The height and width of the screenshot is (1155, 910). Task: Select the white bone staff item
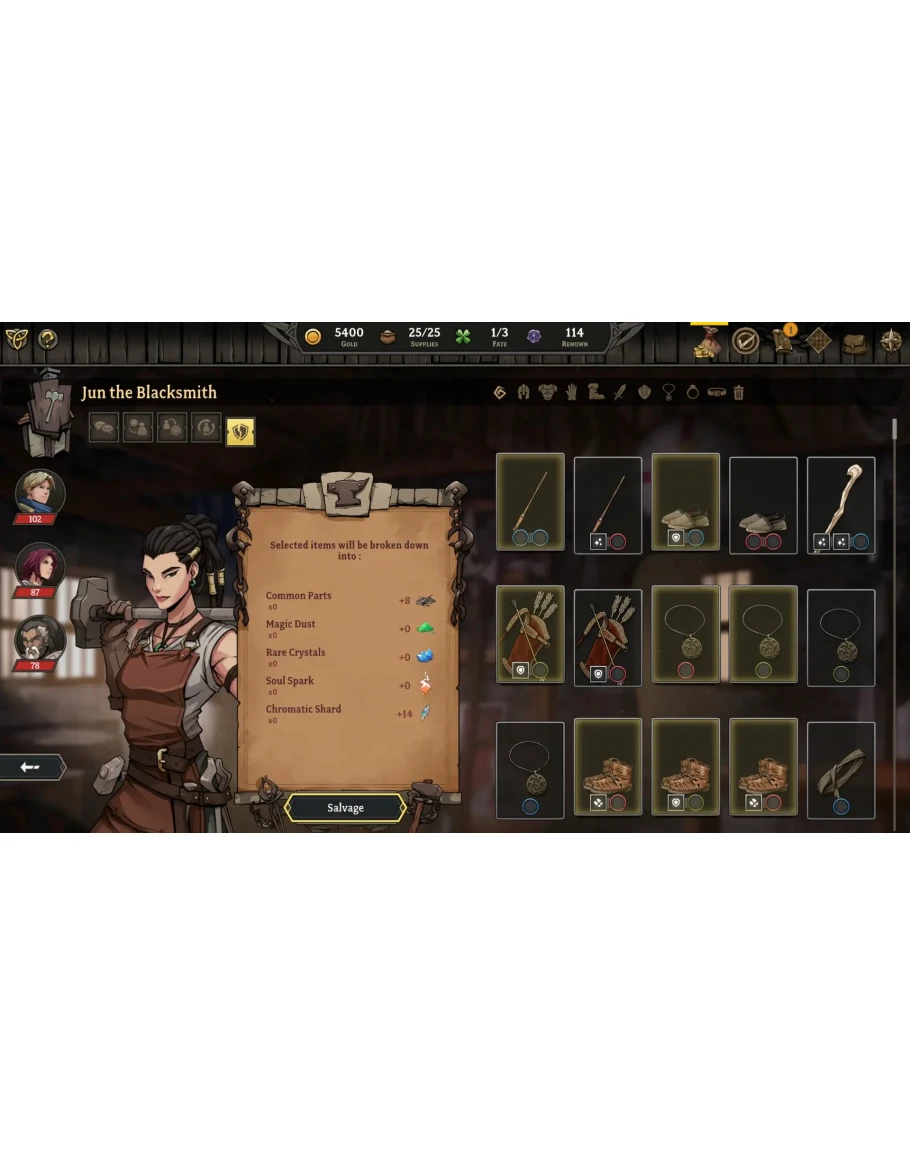tap(841, 503)
